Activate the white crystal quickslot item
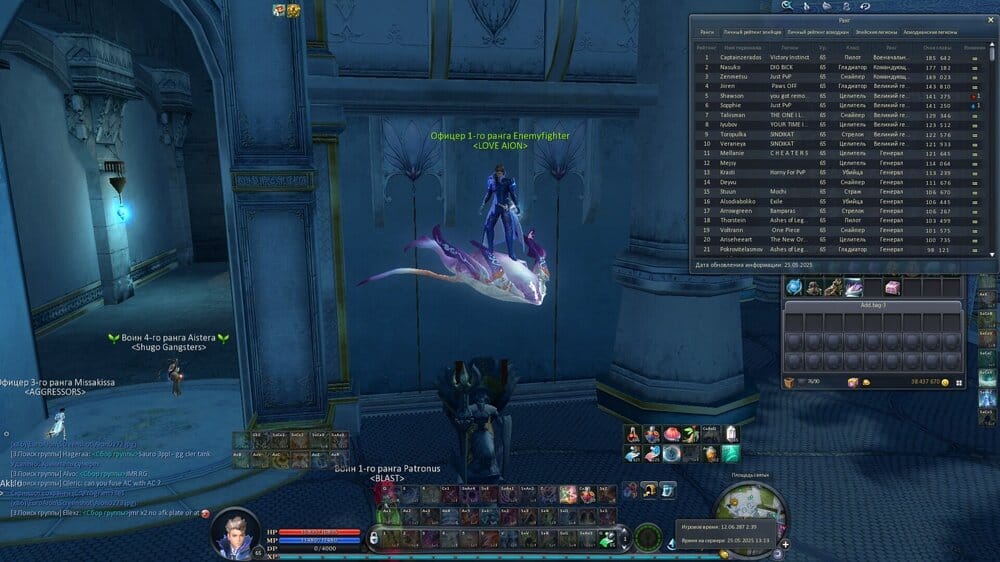 (732, 433)
